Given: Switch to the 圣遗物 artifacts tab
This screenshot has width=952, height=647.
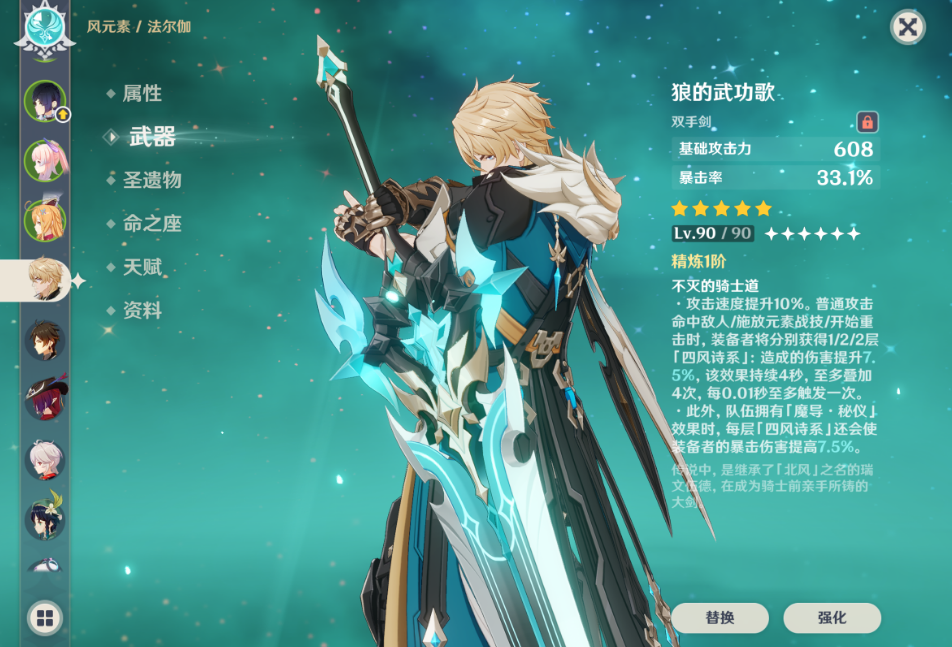Looking at the screenshot, I should tap(152, 180).
